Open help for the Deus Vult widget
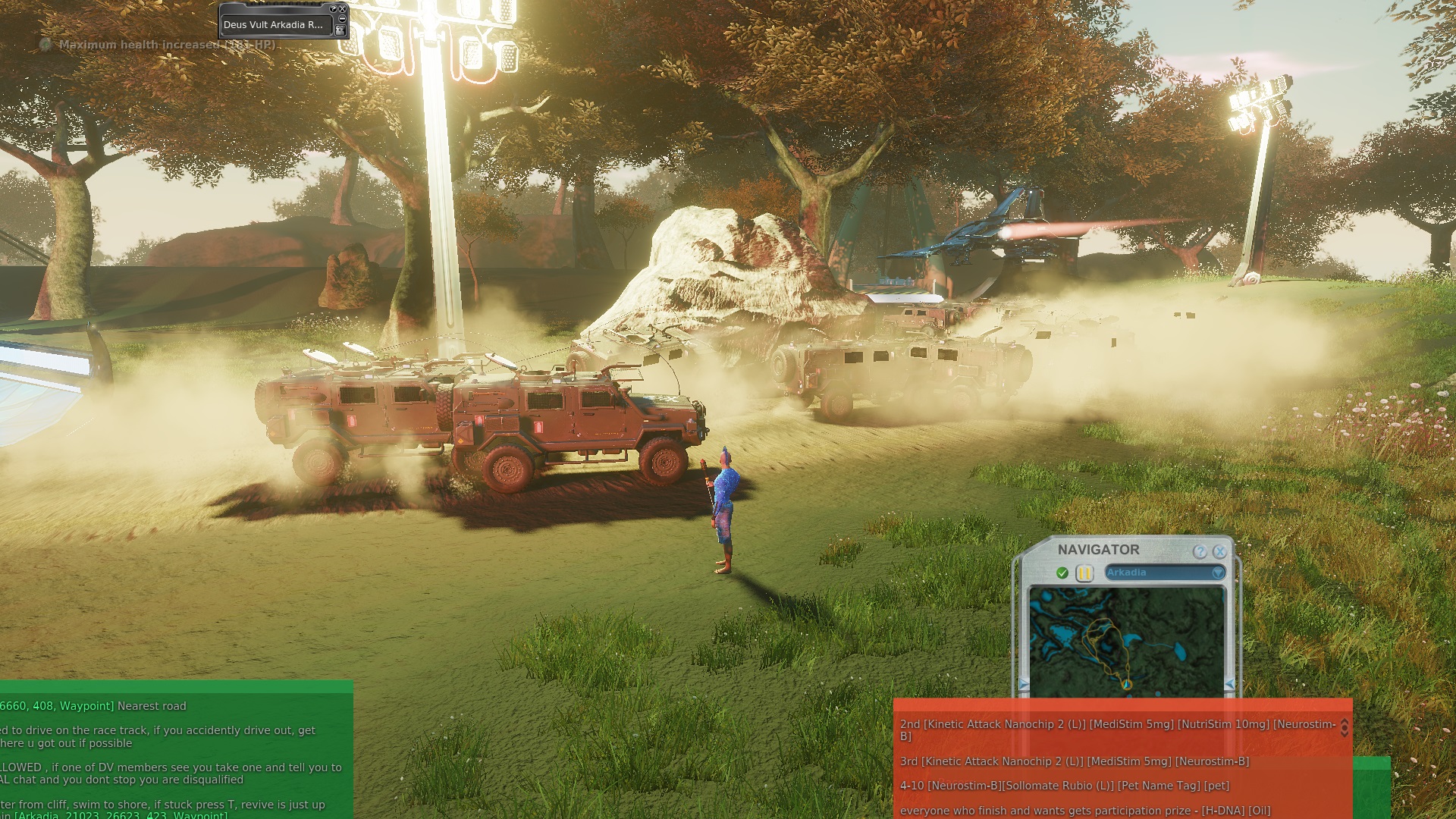Image resolution: width=1456 pixels, height=819 pixels. coord(333,9)
